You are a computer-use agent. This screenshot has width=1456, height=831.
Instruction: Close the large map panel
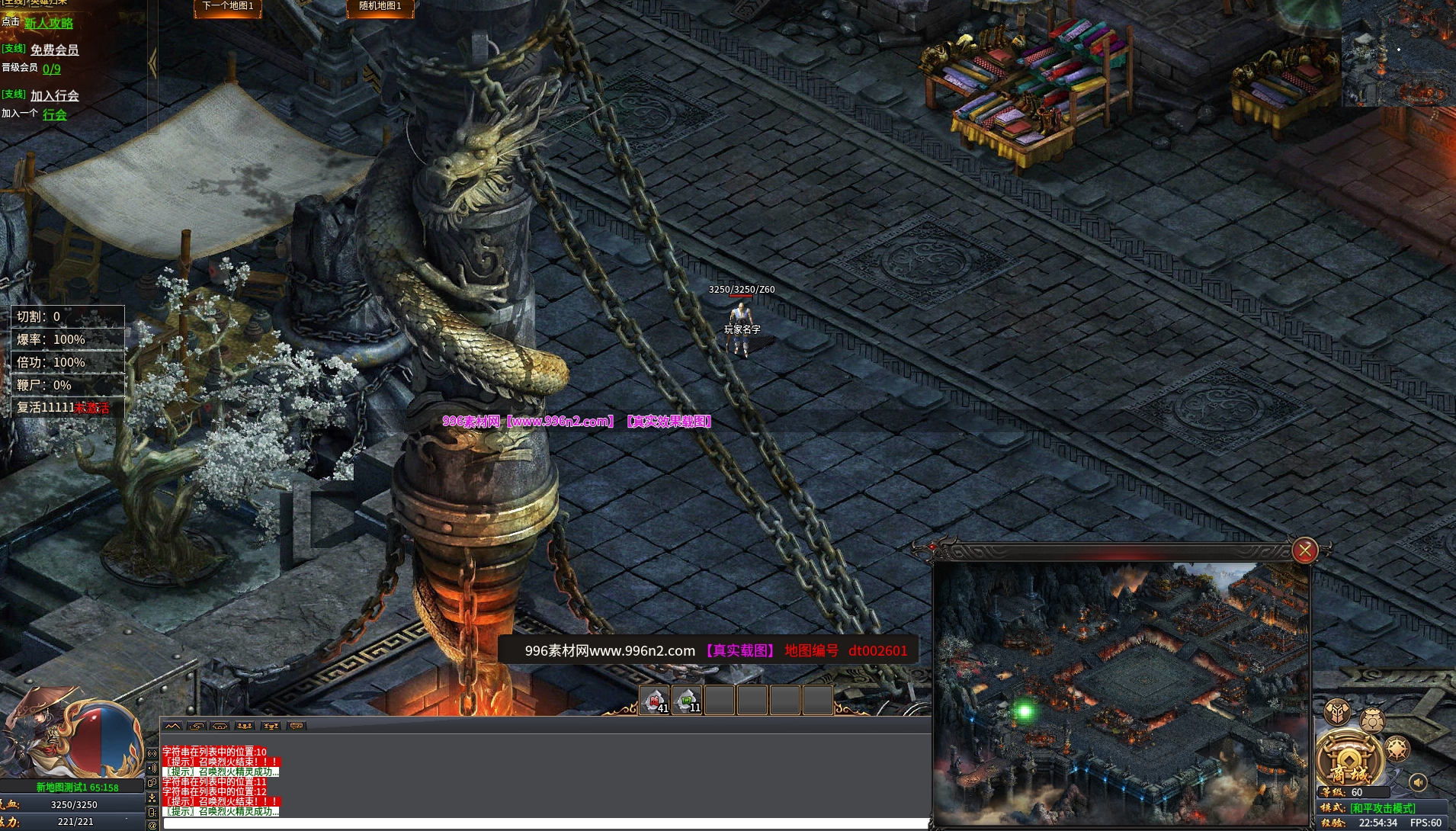(1304, 550)
